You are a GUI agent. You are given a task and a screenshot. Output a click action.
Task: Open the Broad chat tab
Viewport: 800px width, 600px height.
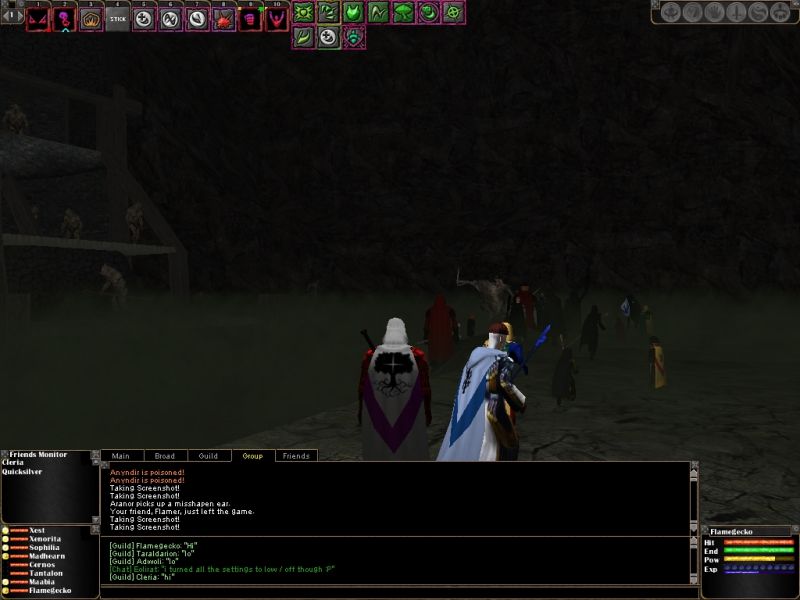[165, 456]
